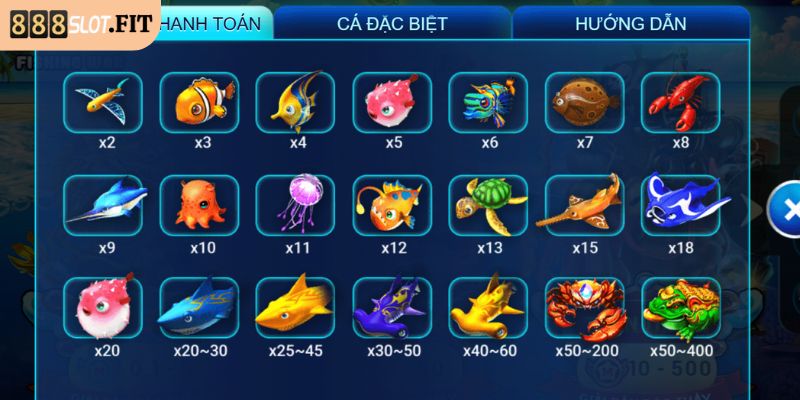Choose the red crab x50~200 tile
This screenshot has width=800, height=400.
(x=584, y=306)
